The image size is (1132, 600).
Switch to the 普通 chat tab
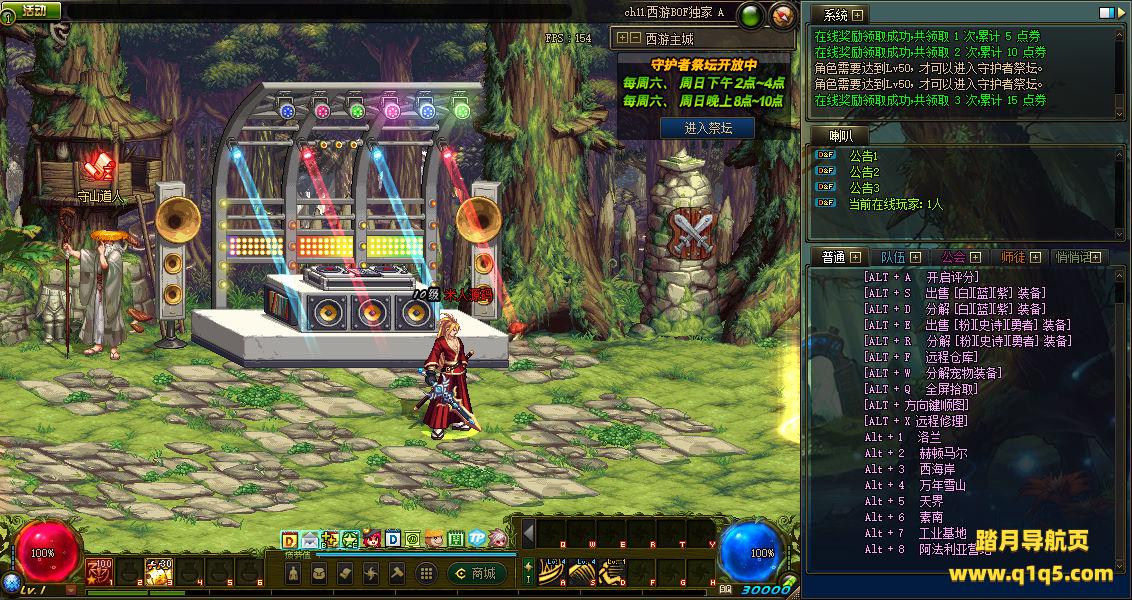(834, 257)
